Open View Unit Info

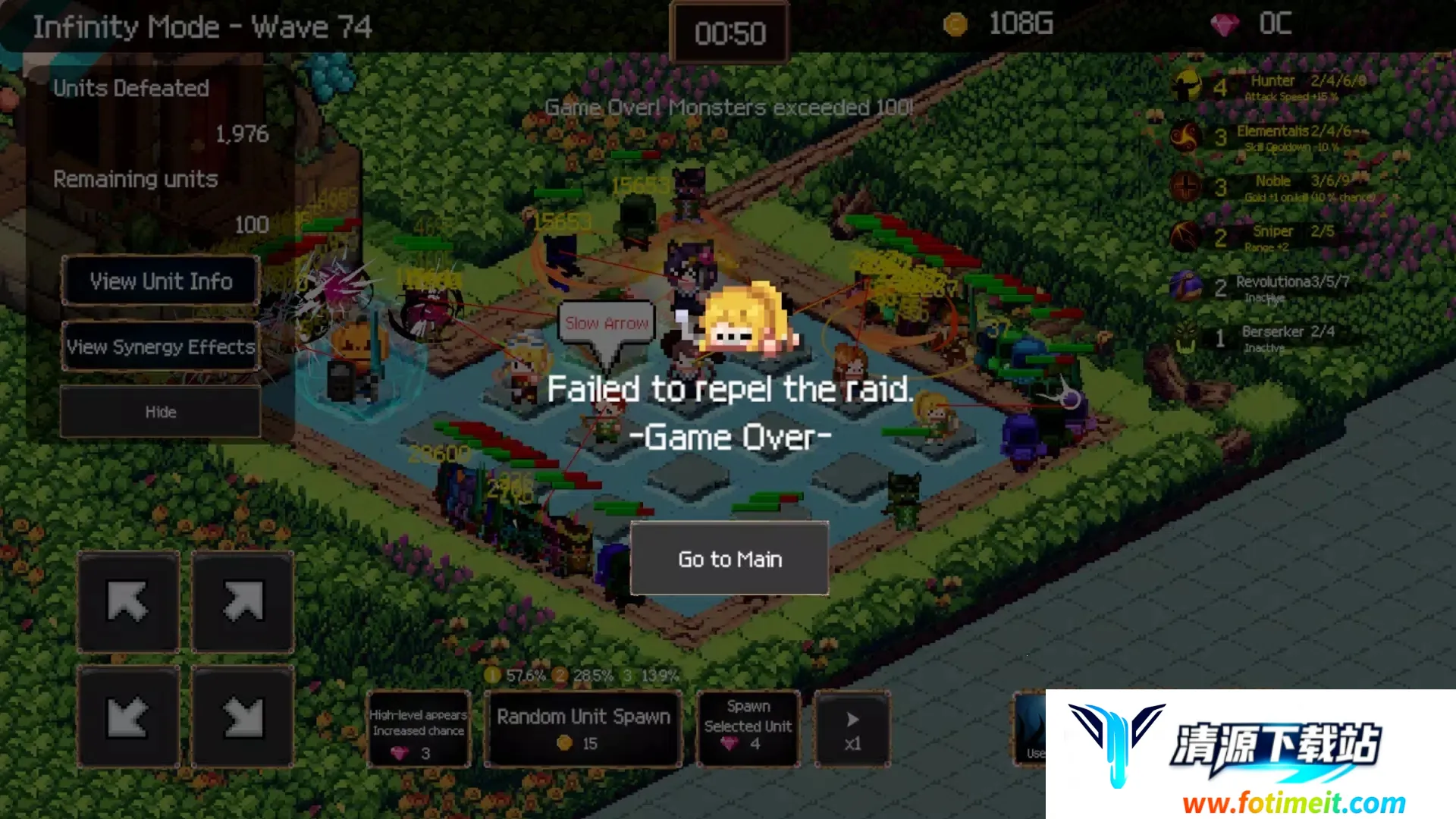click(x=161, y=281)
